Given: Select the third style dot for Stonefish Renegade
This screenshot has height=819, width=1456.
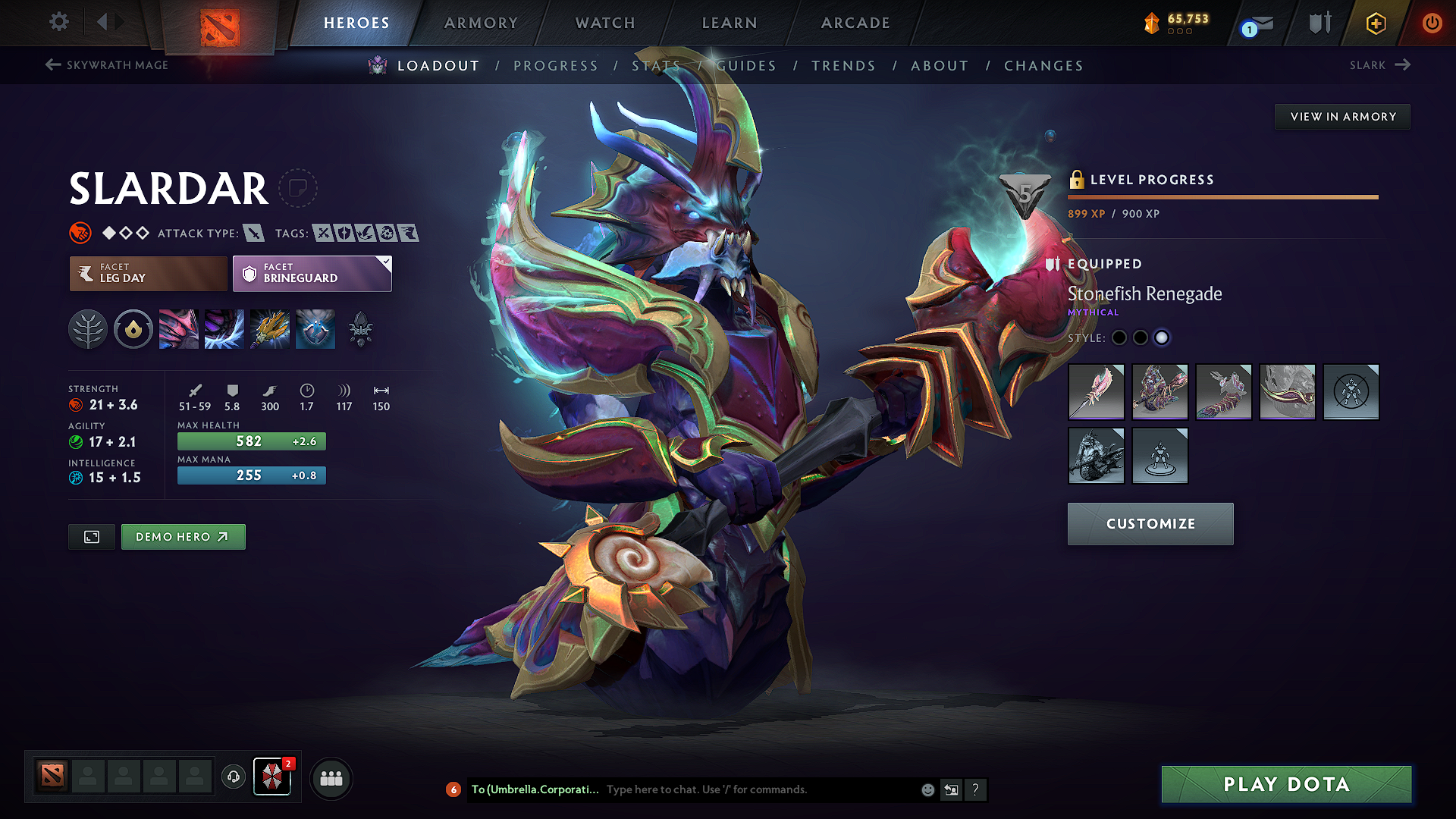Looking at the screenshot, I should pyautogui.click(x=1163, y=337).
